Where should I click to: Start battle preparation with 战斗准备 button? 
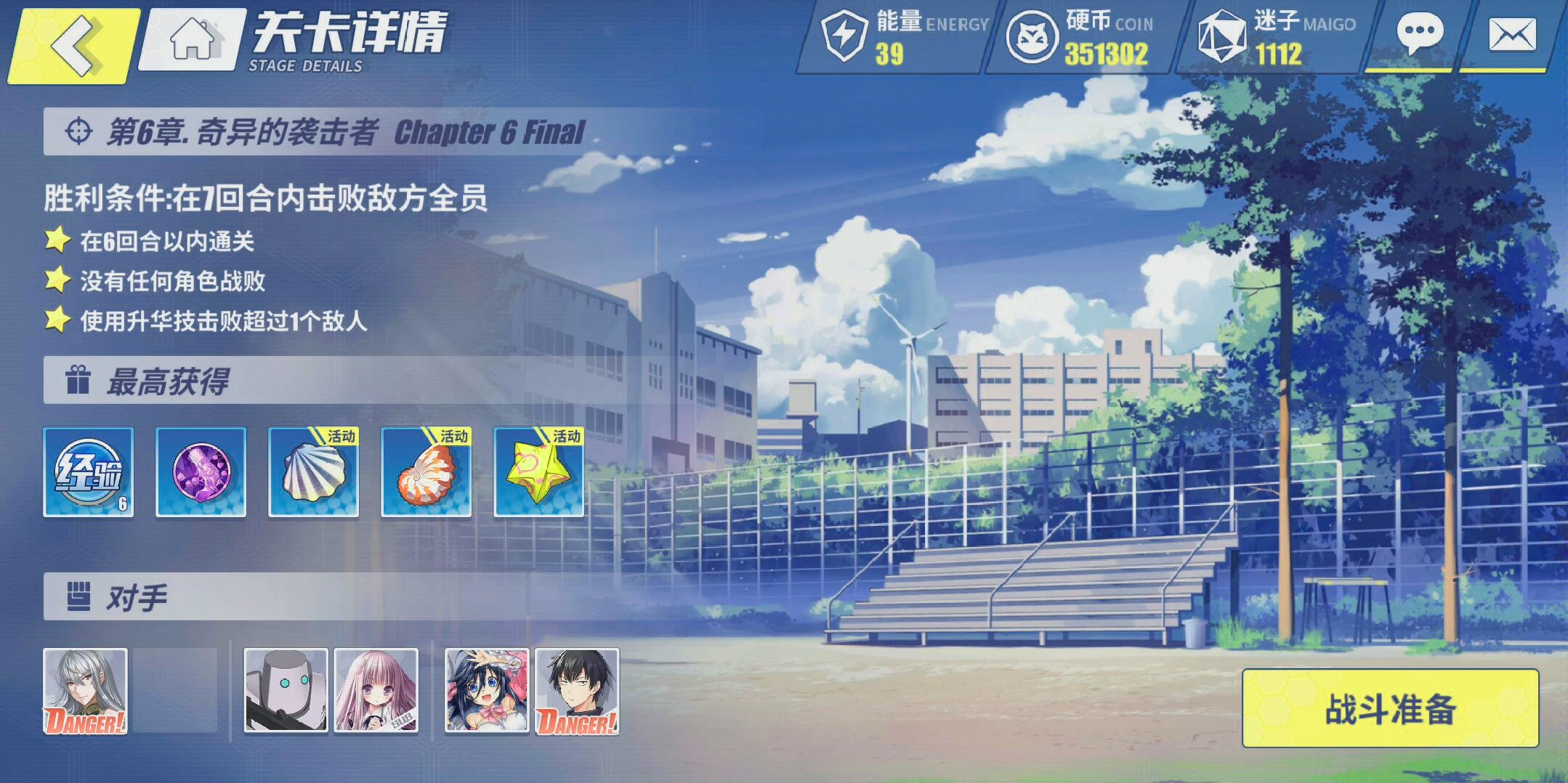tap(1390, 708)
